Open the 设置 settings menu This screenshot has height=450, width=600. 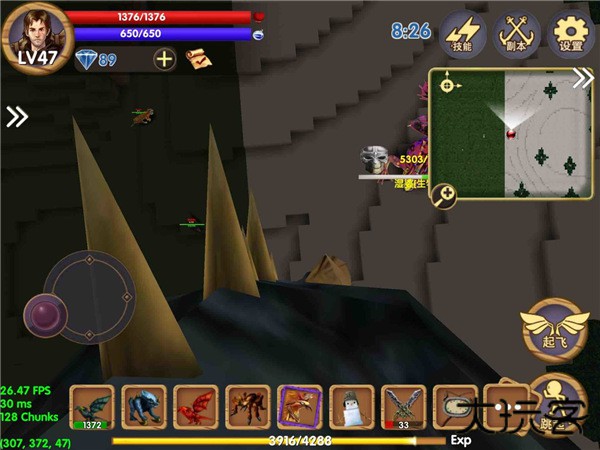(572, 36)
